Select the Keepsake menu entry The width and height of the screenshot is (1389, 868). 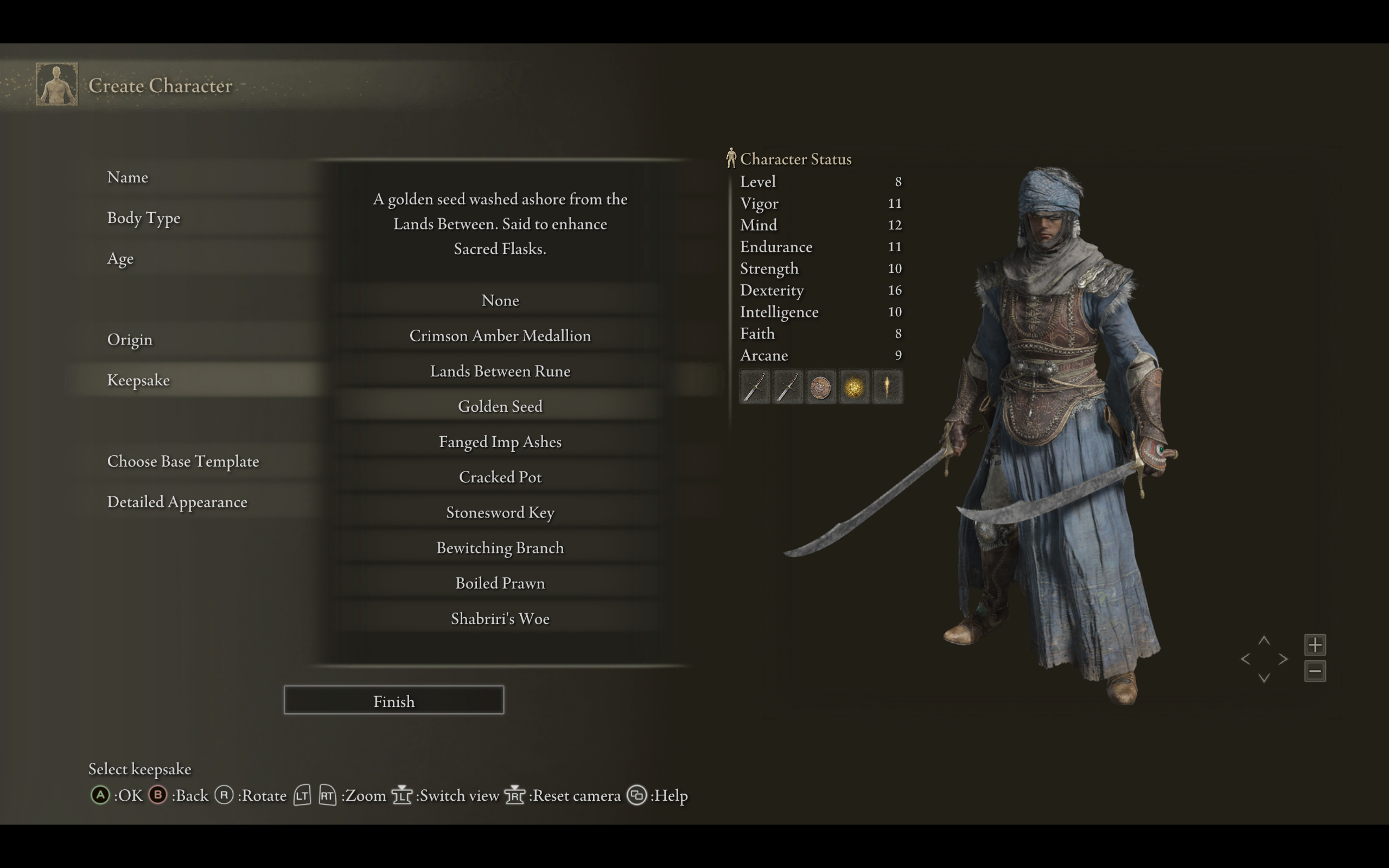tap(138, 380)
